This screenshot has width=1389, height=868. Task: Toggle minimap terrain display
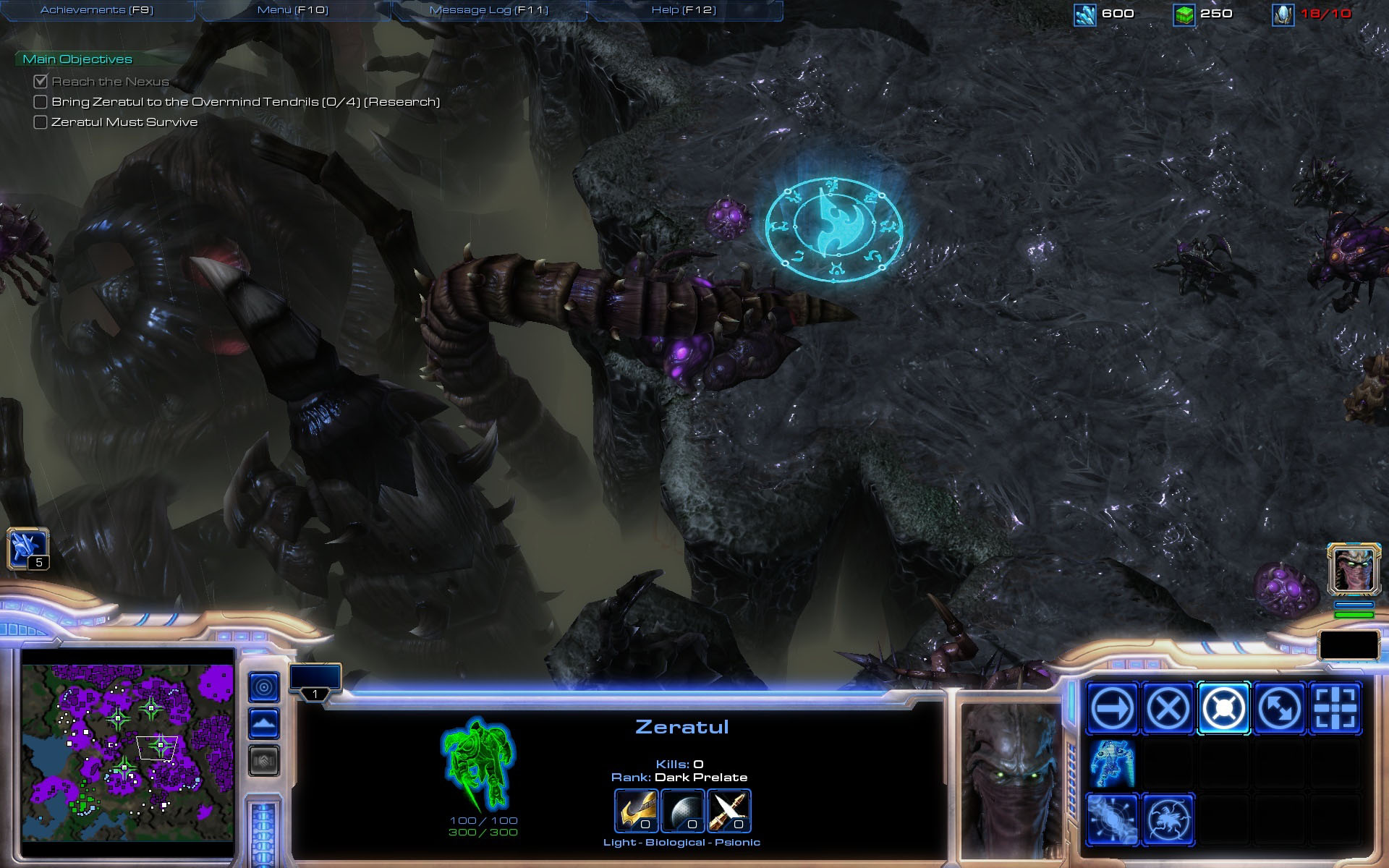pyautogui.click(x=264, y=723)
